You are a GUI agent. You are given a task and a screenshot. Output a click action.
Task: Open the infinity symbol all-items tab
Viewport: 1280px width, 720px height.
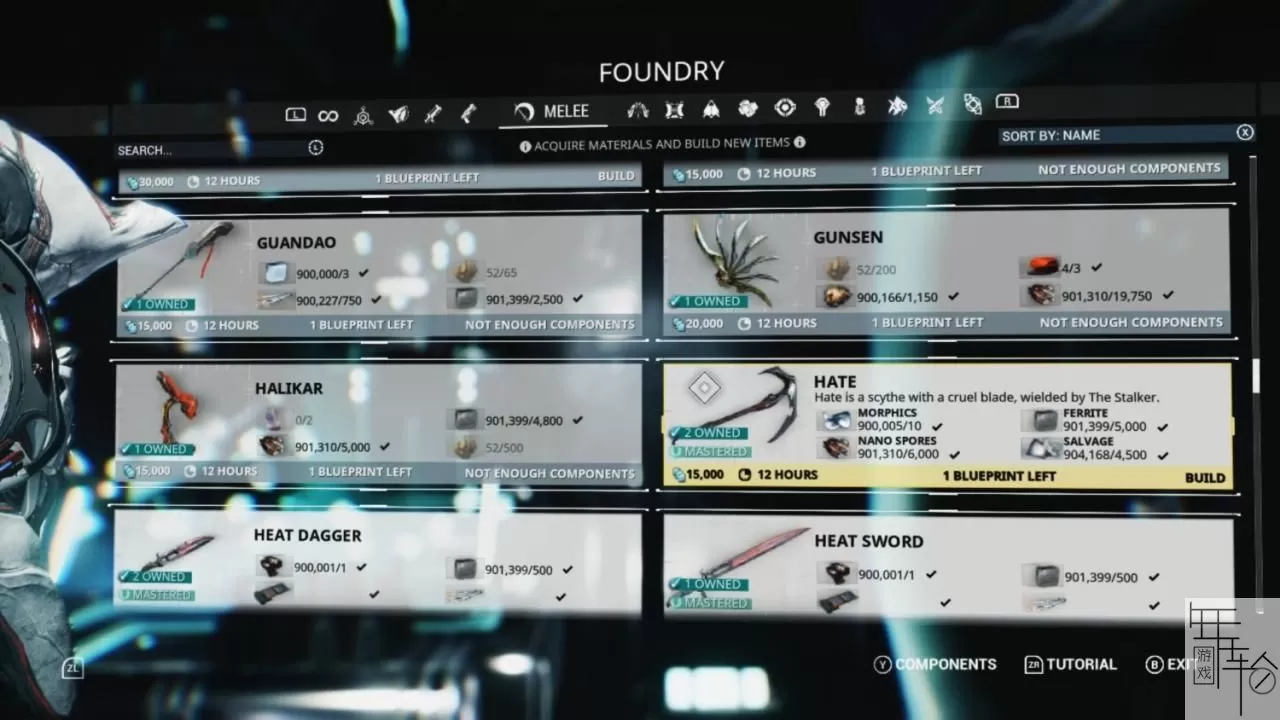coord(328,116)
